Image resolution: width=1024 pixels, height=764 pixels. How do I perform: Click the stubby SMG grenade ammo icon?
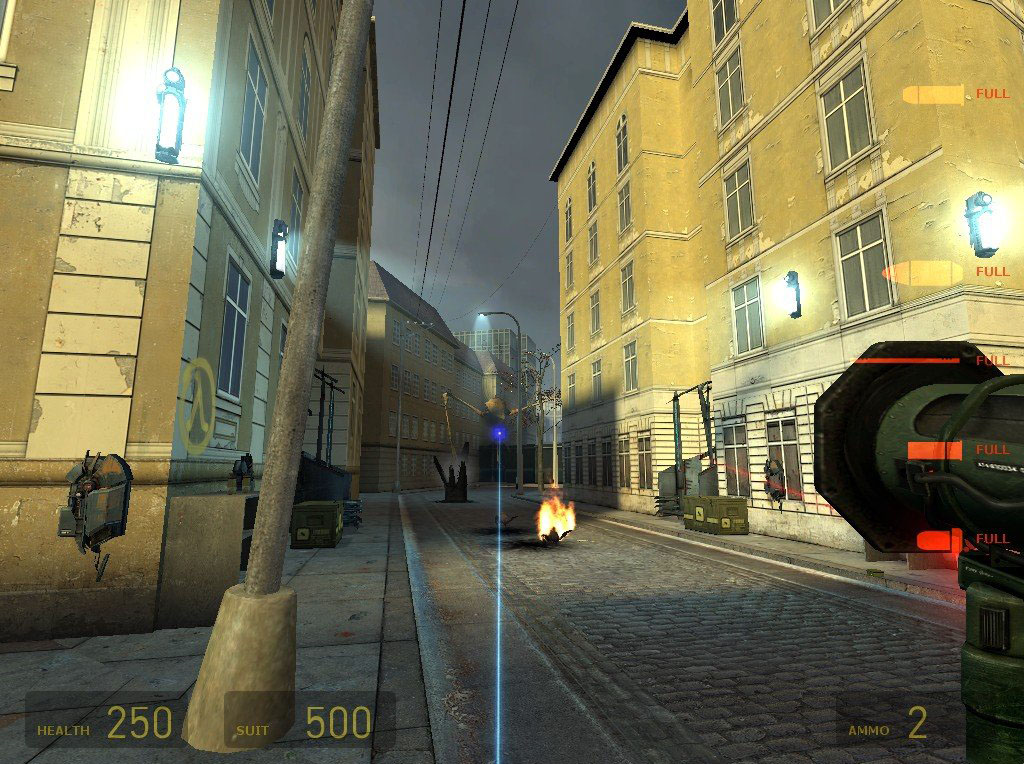(x=939, y=541)
